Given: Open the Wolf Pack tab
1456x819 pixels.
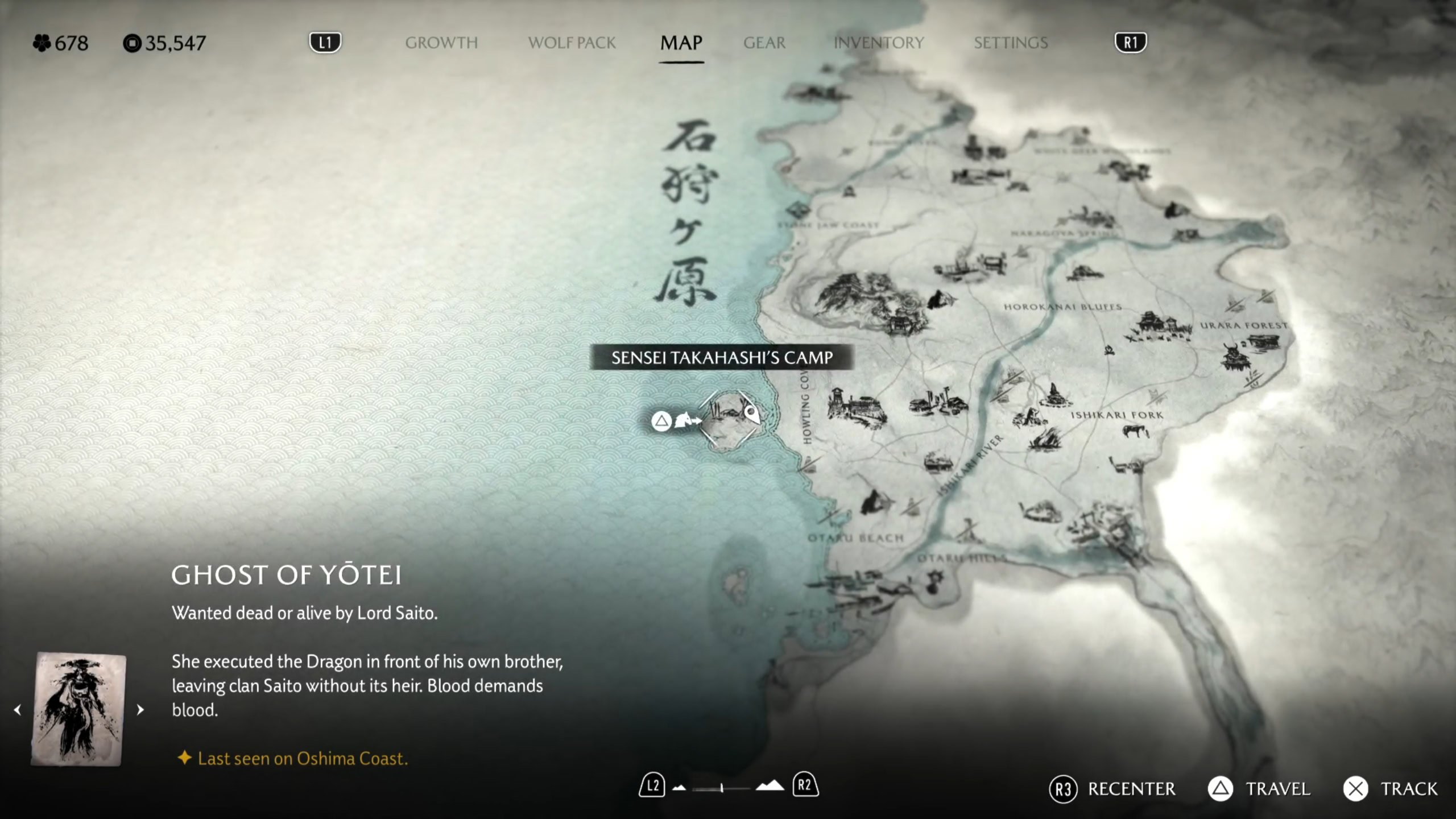Looking at the screenshot, I should pyautogui.click(x=572, y=43).
